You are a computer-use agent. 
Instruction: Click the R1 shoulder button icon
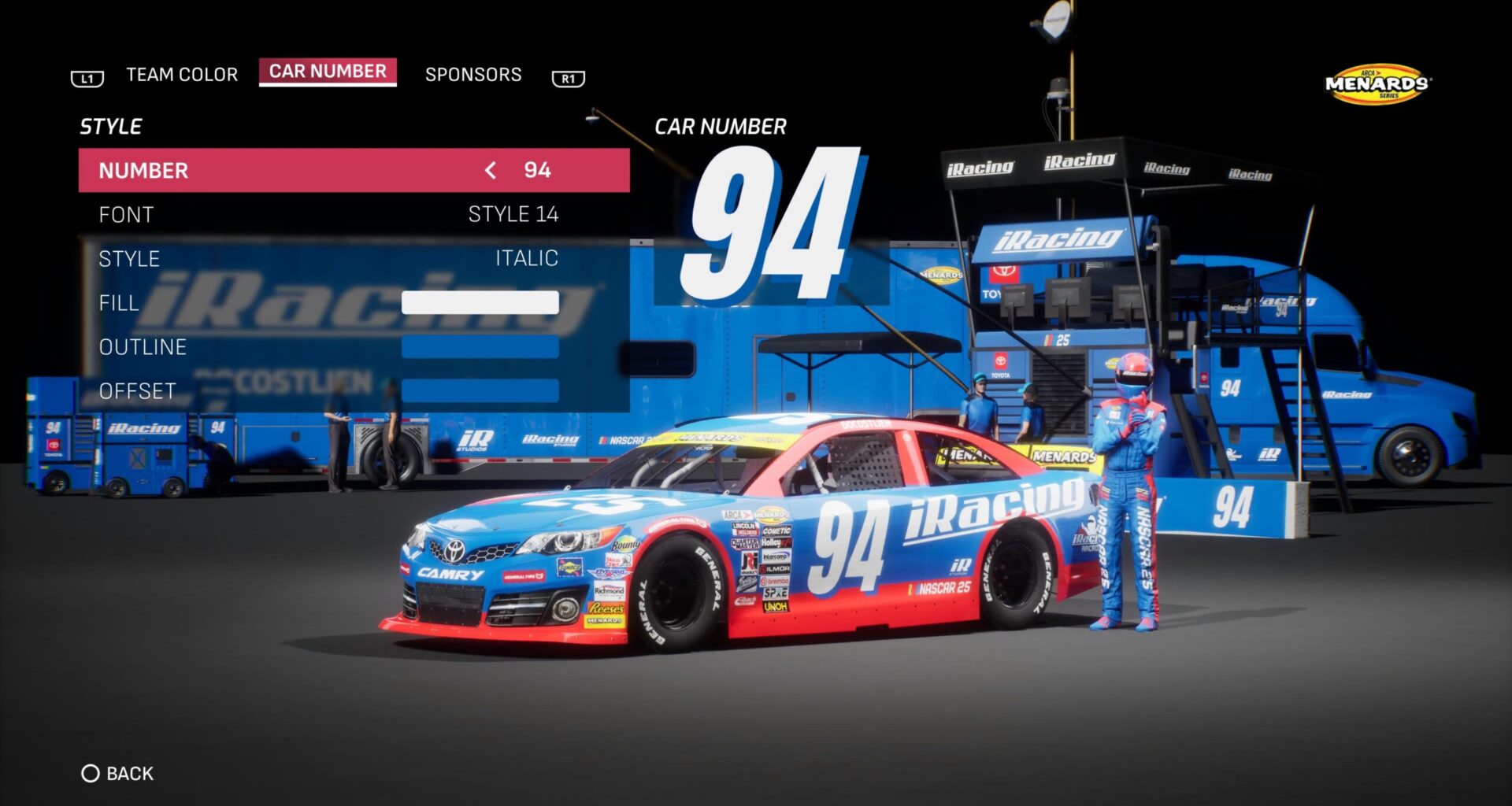567,76
